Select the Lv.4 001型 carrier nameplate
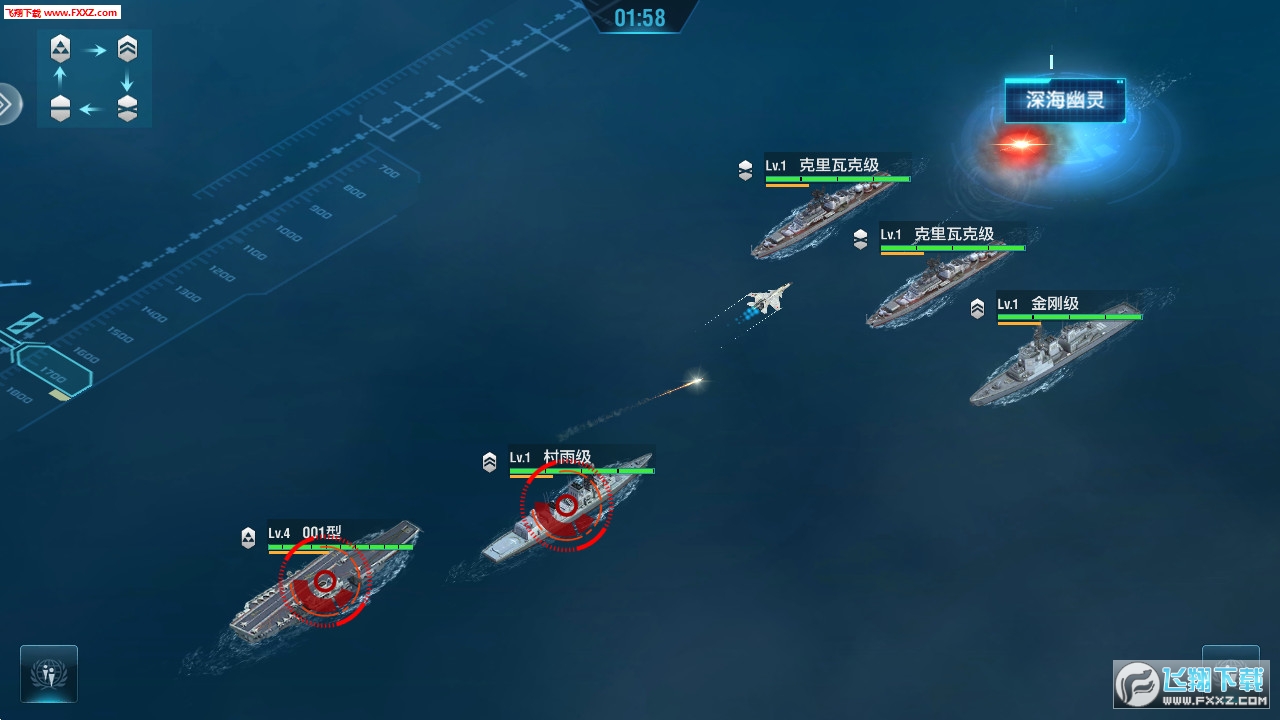 322,533
